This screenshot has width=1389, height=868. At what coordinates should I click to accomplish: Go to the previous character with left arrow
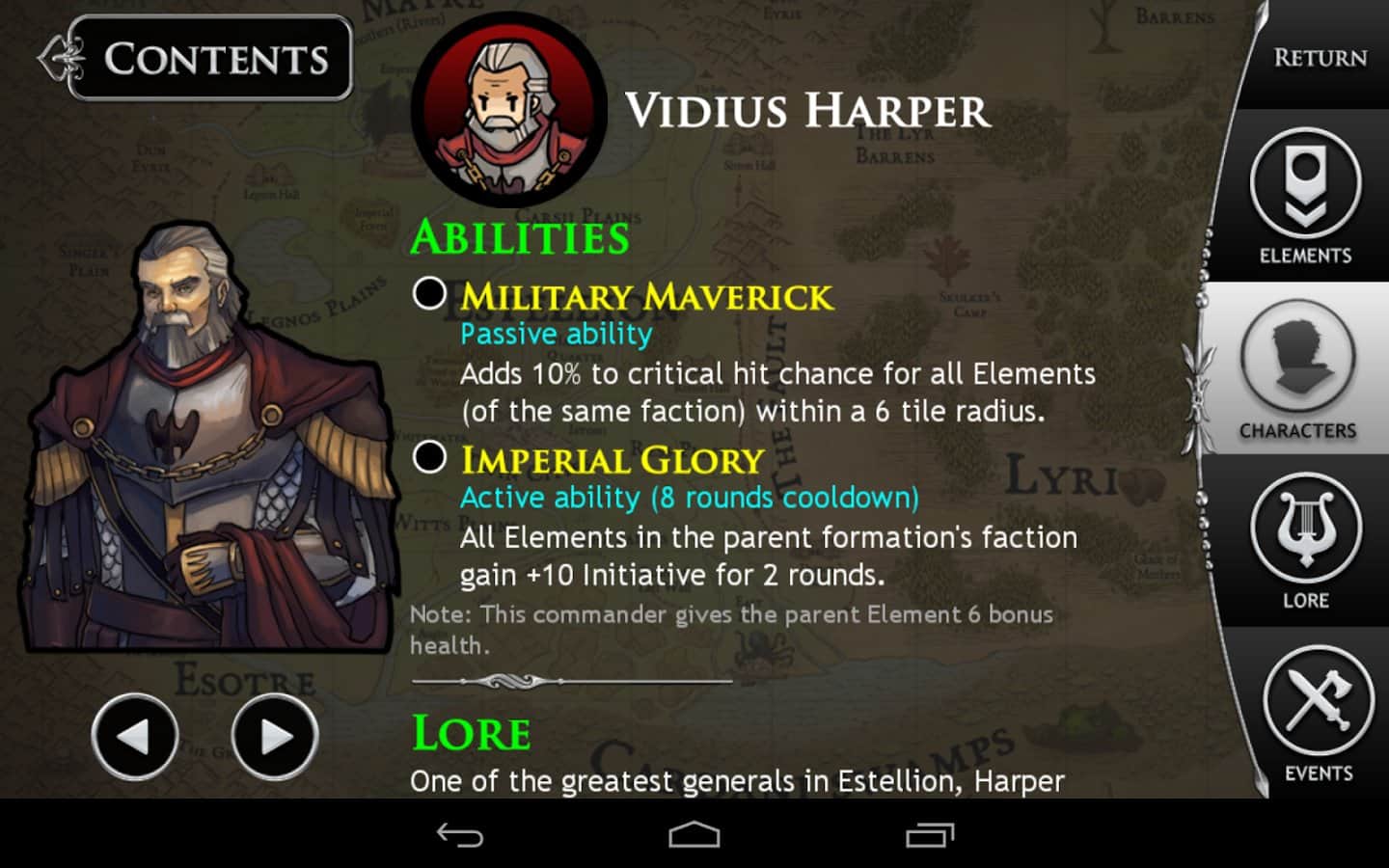tap(135, 737)
